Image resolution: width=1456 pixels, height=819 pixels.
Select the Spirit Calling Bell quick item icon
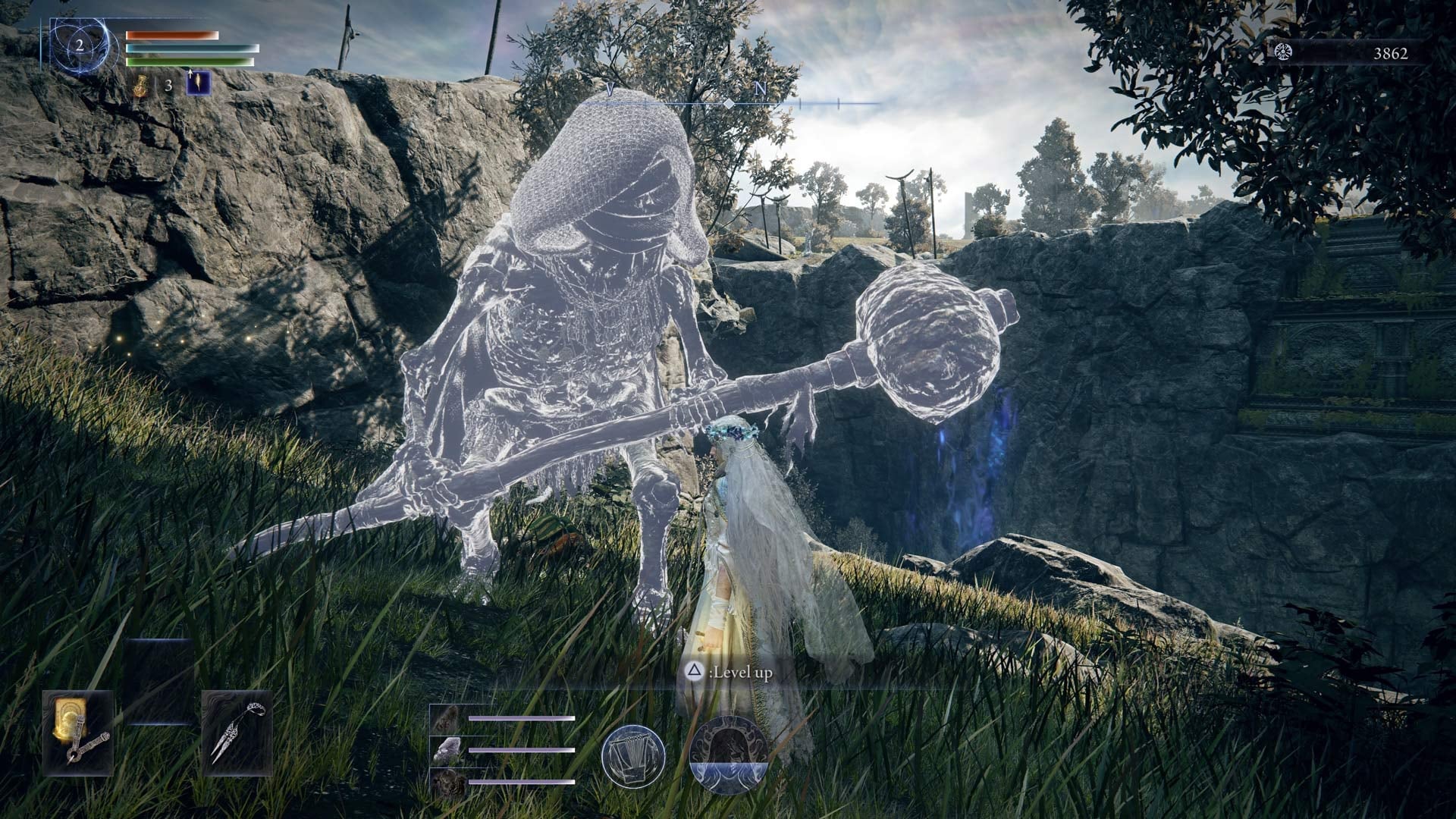tap(238, 733)
